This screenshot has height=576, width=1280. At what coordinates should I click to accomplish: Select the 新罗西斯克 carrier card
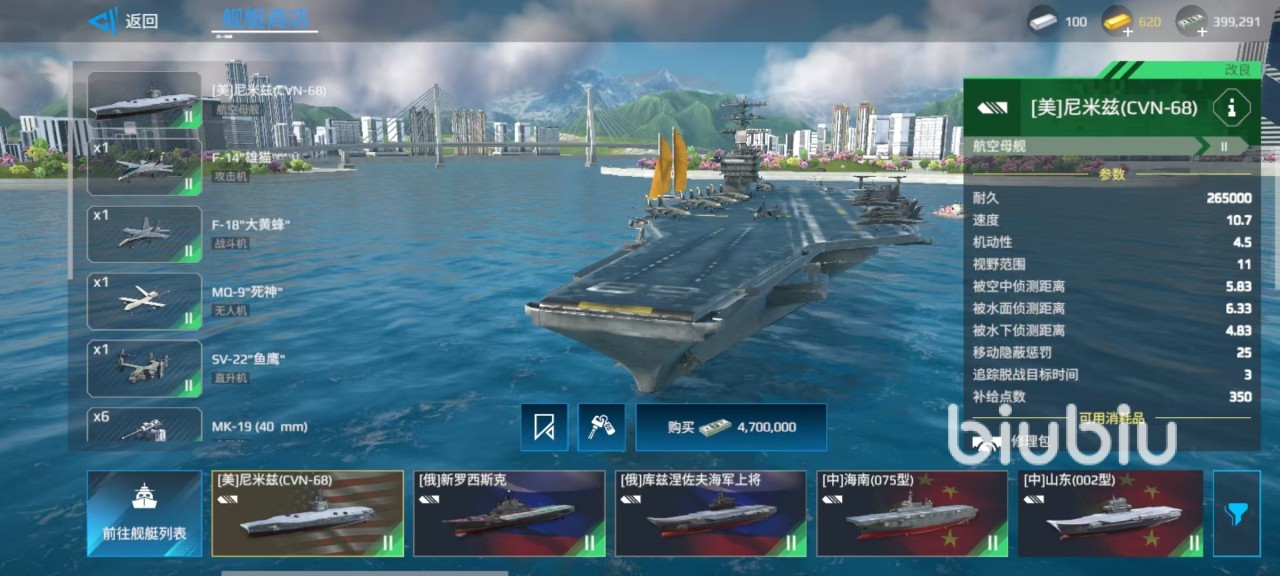coord(509,513)
